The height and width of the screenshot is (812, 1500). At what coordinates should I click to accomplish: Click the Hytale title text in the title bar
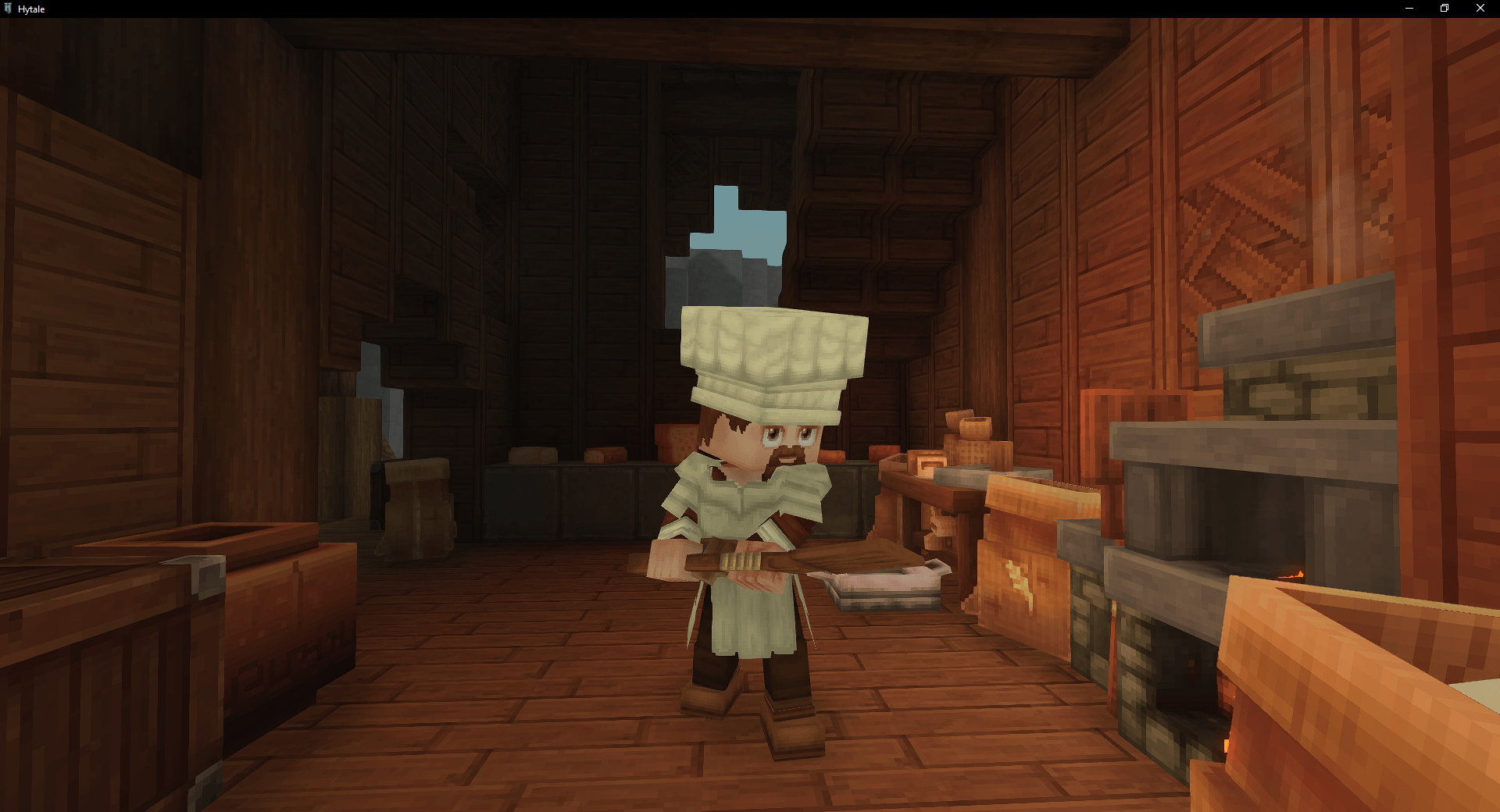pyautogui.click(x=33, y=9)
